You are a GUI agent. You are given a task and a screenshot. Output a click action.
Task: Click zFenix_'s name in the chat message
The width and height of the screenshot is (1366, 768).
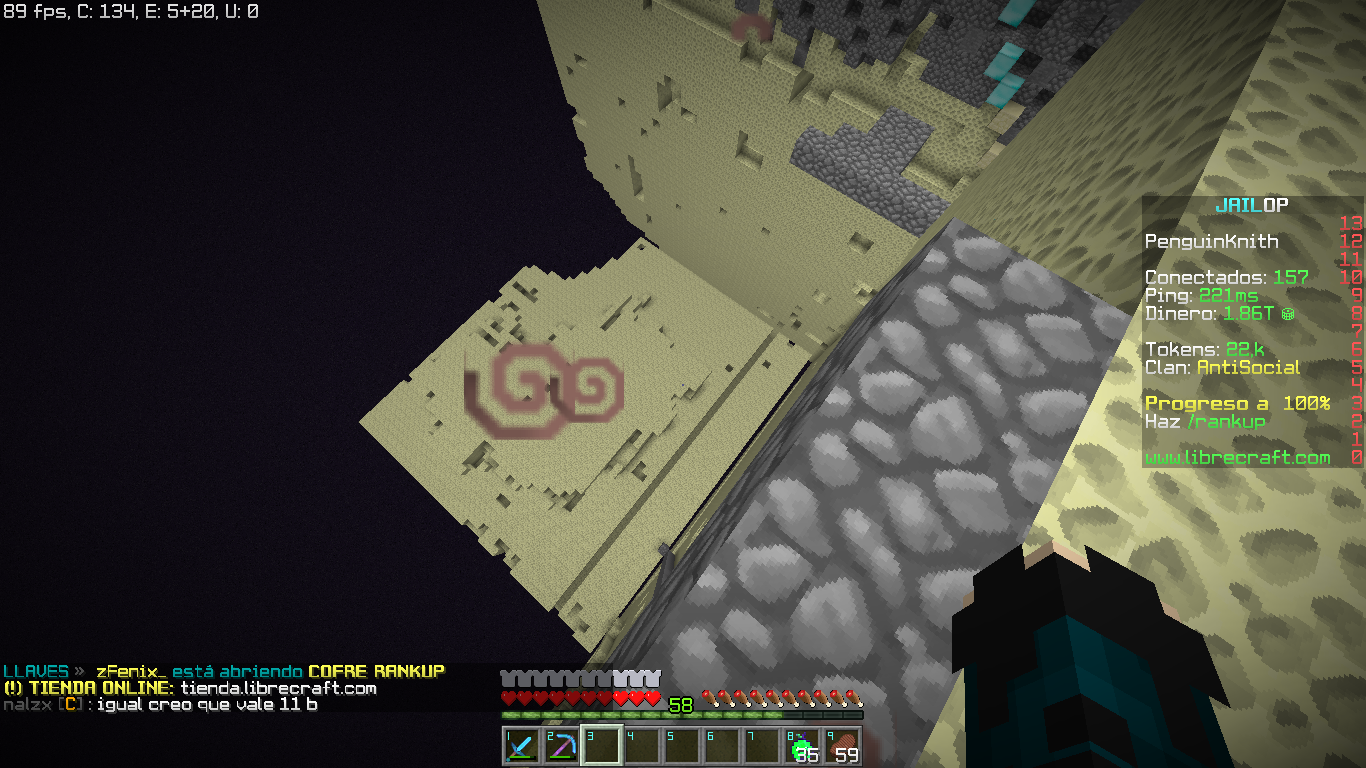click(x=131, y=671)
